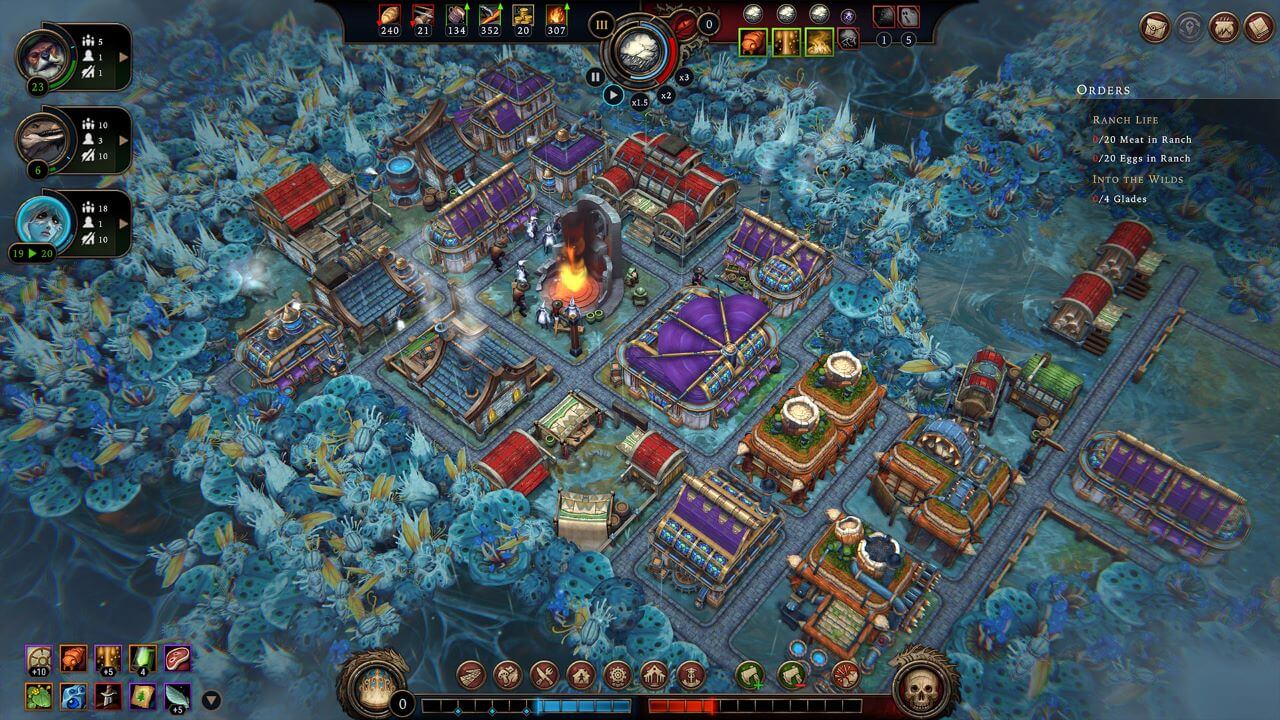Select the add woodcutting area tool

pyautogui.click(x=750, y=675)
